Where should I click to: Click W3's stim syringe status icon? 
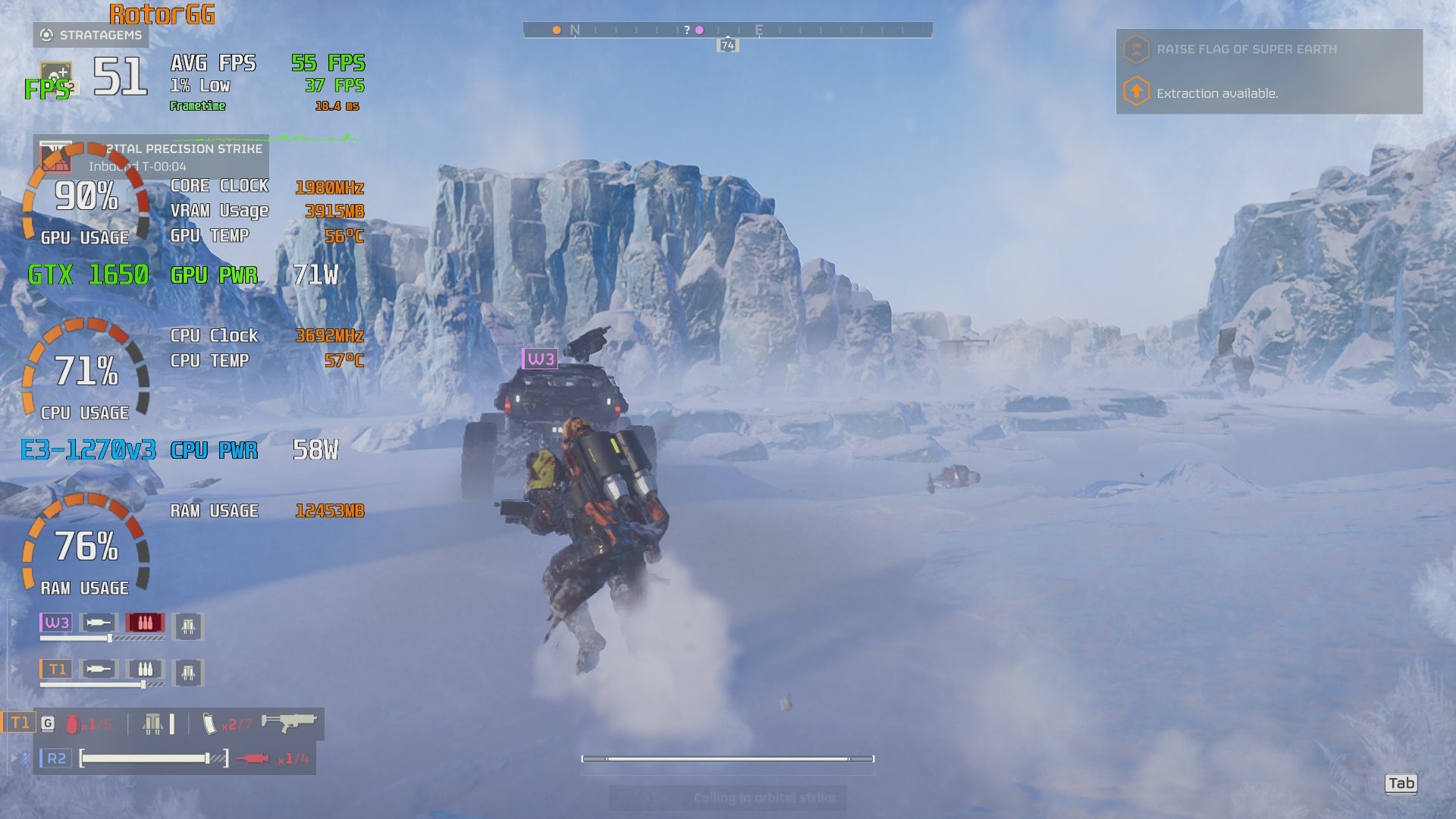click(x=99, y=623)
